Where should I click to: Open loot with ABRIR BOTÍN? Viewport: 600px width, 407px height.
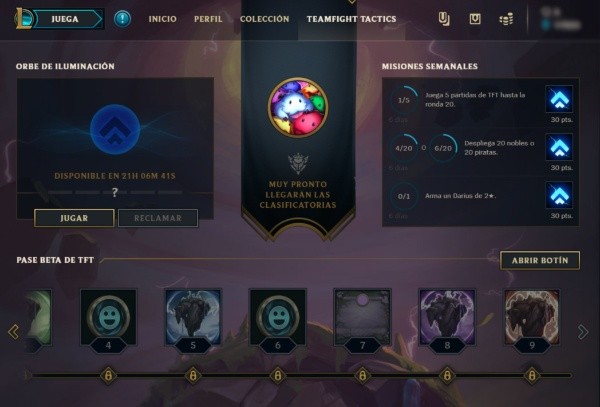pos(539,260)
